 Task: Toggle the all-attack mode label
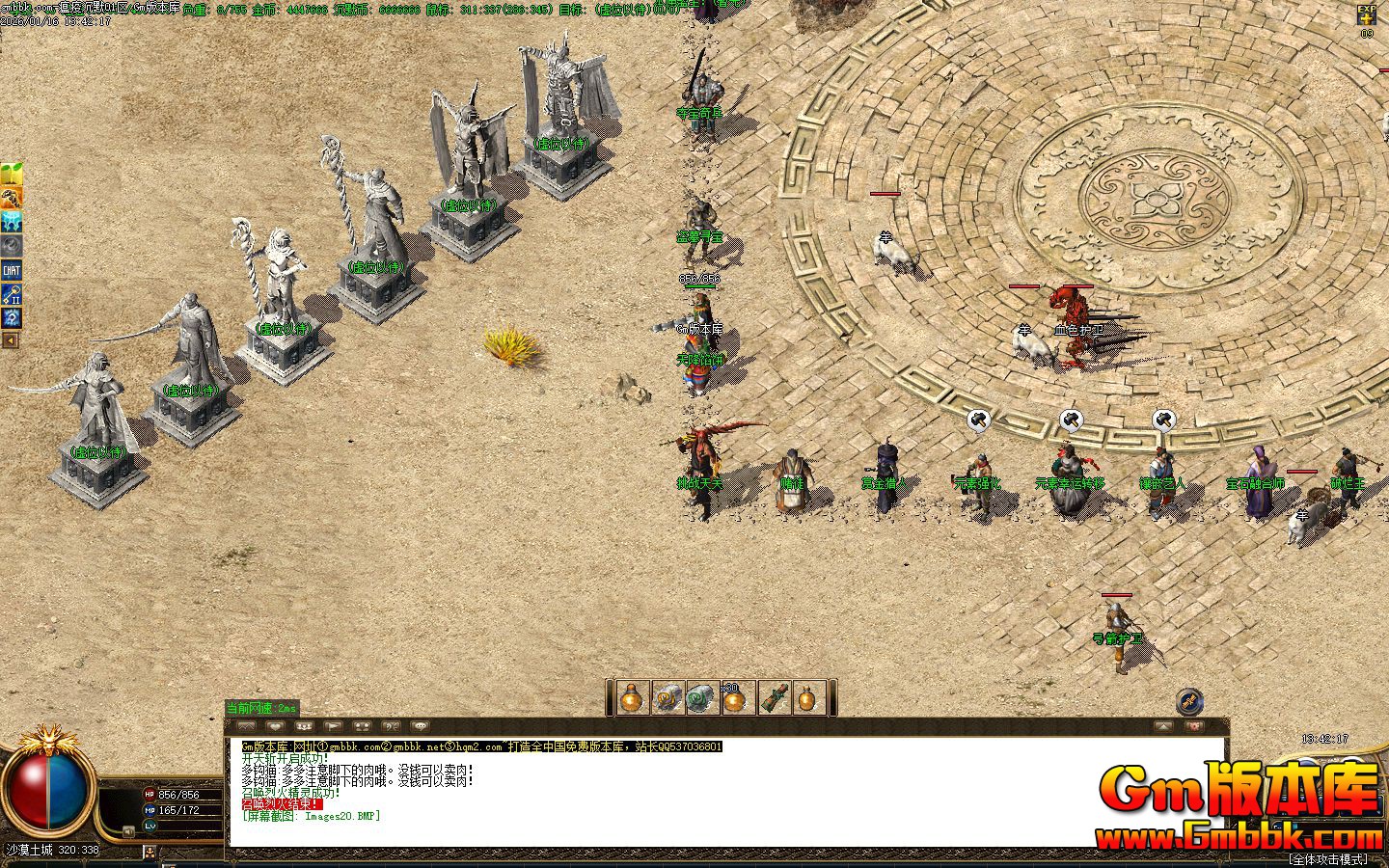coord(1327,858)
